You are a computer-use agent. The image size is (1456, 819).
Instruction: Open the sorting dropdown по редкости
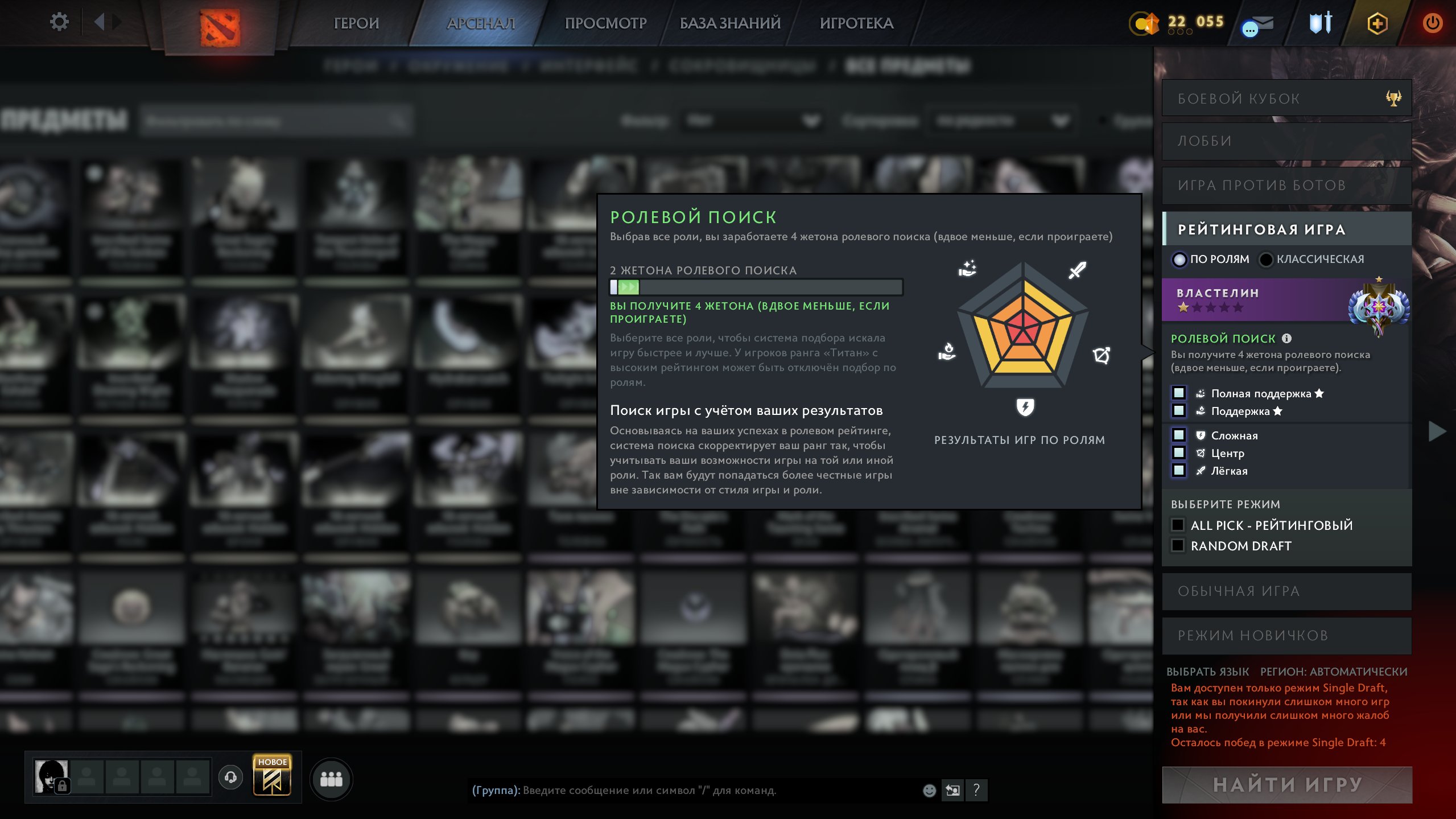[1001, 121]
